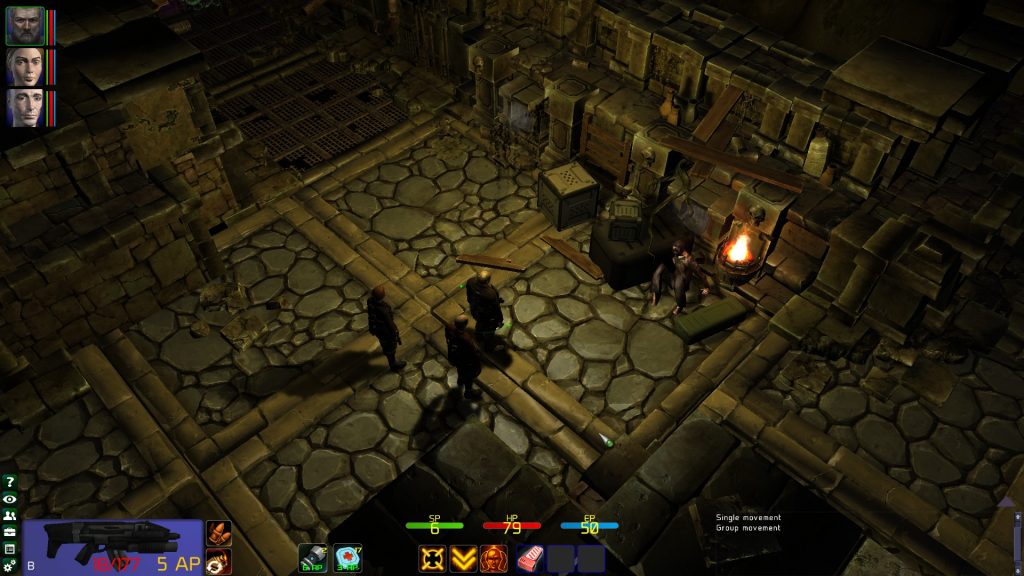
Task: Use the flashlight quick item
Action: click(313, 558)
